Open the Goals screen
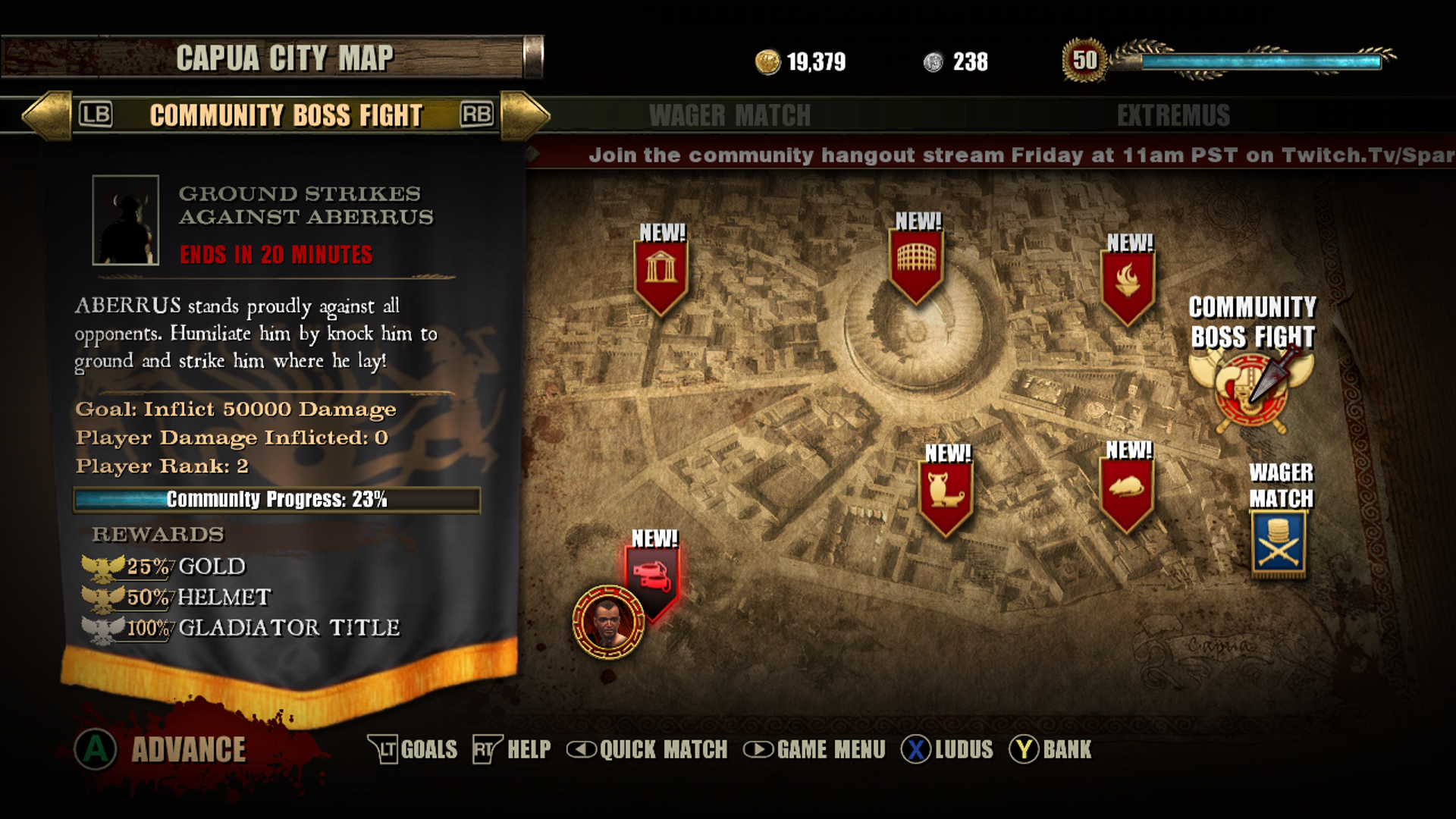This screenshot has height=819, width=1456. tap(413, 750)
